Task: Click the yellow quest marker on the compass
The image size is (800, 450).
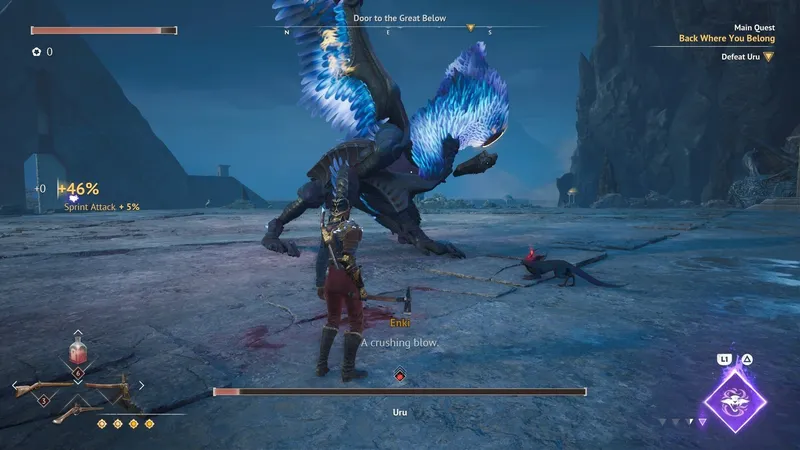Action: point(471,28)
